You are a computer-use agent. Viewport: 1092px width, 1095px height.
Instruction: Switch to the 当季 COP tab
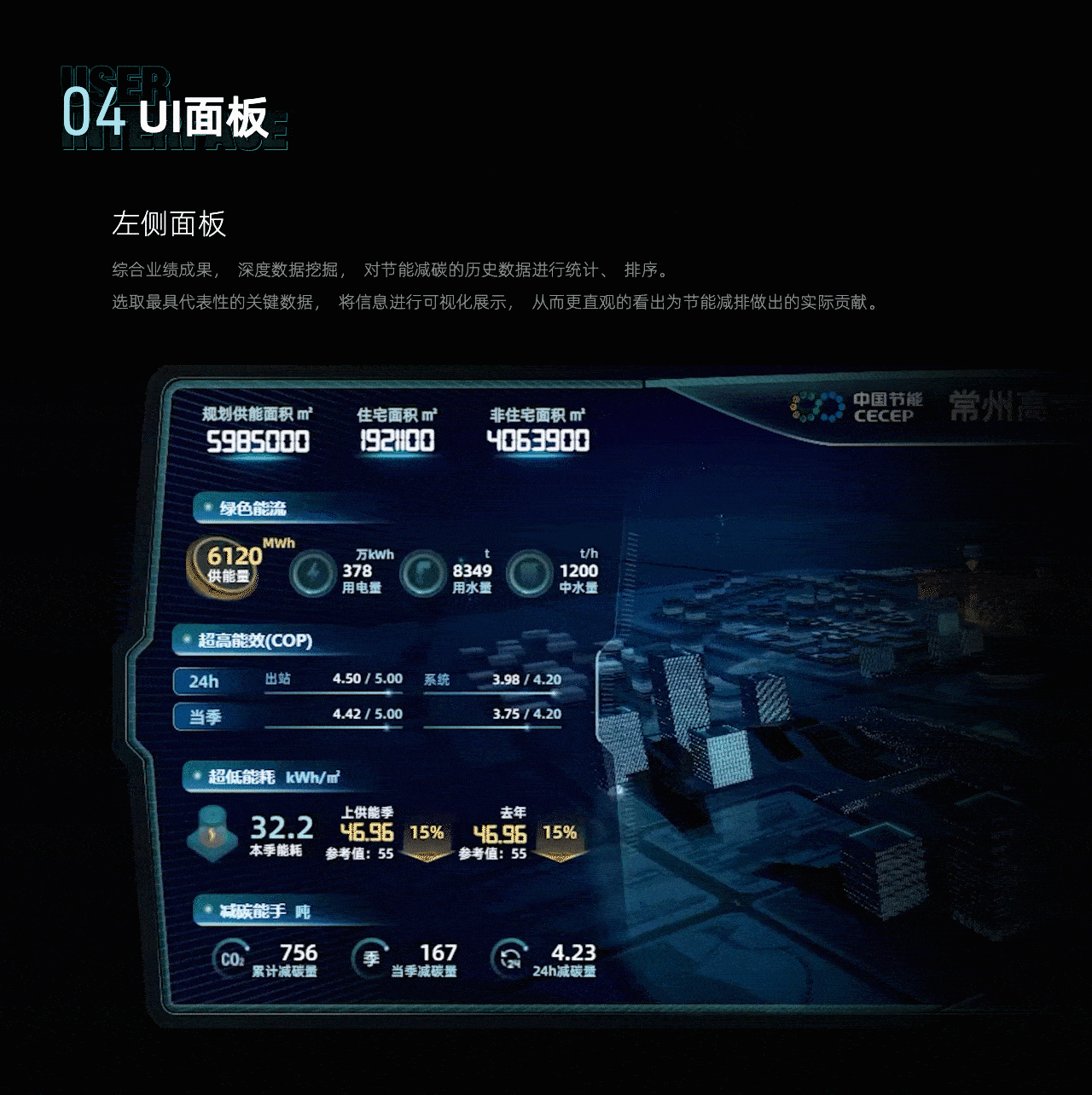[x=205, y=716]
